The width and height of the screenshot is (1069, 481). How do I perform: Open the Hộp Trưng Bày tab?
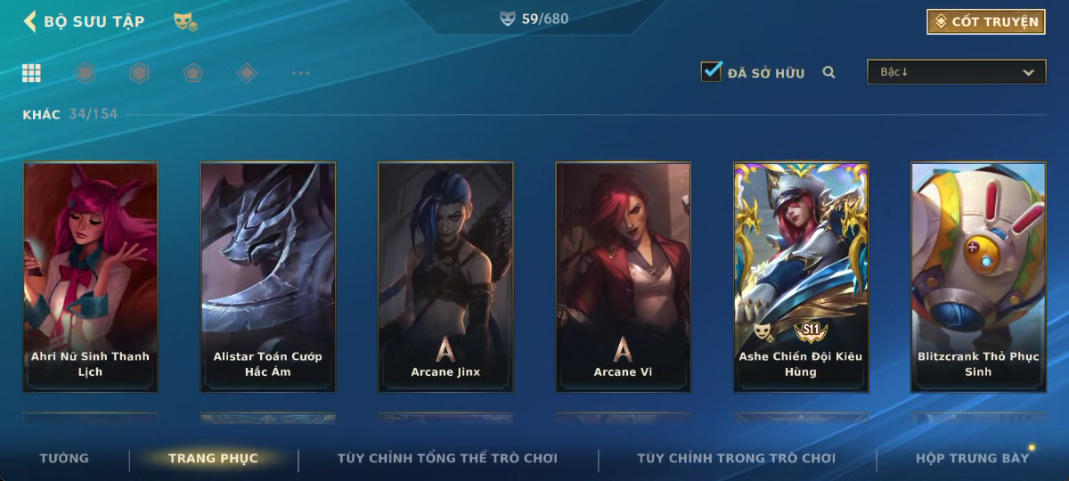[x=972, y=459]
